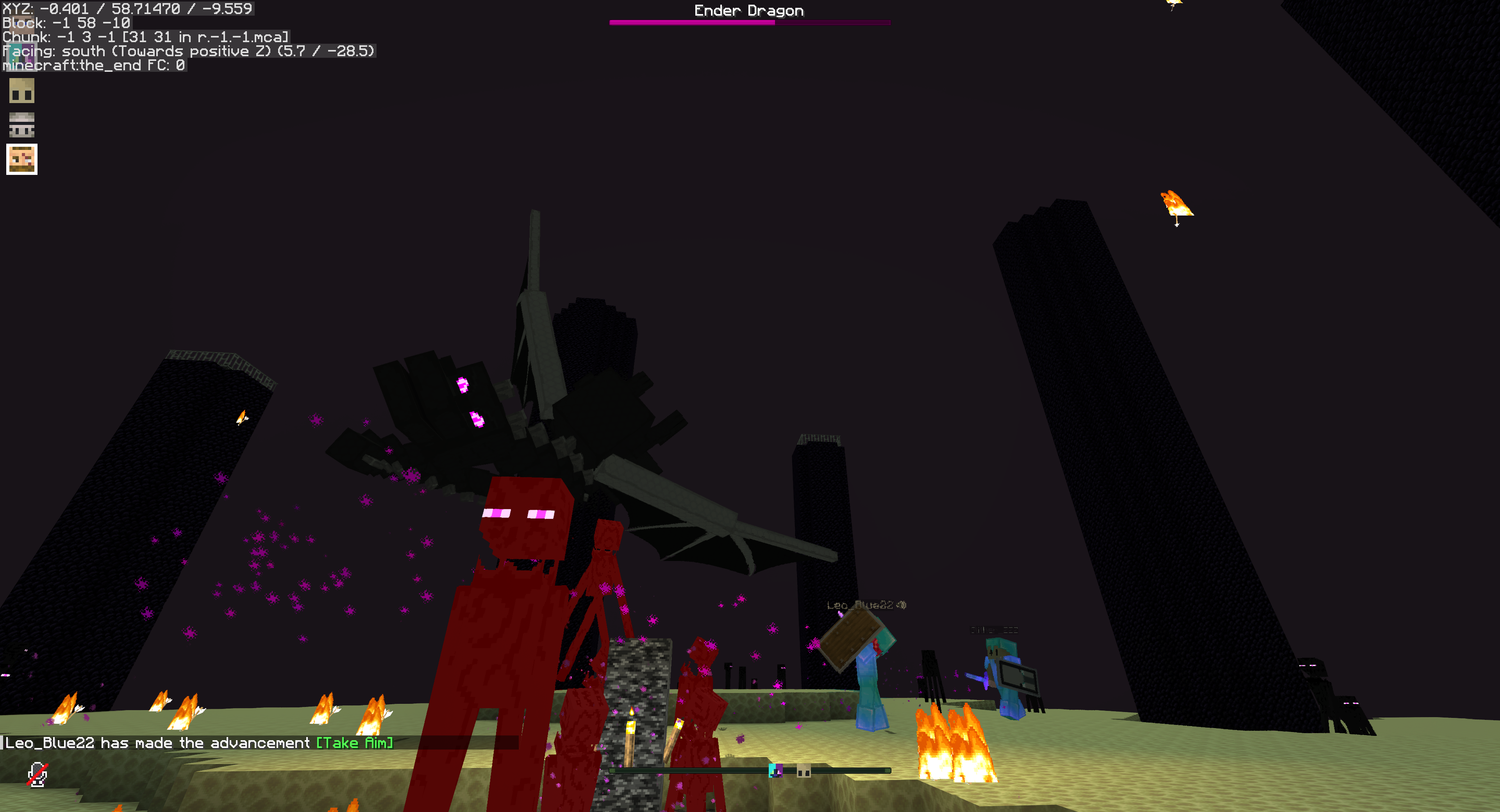Screen dimensions: 1500x812
Task: Click the Ender Dragon health bar
Action: coord(750,23)
